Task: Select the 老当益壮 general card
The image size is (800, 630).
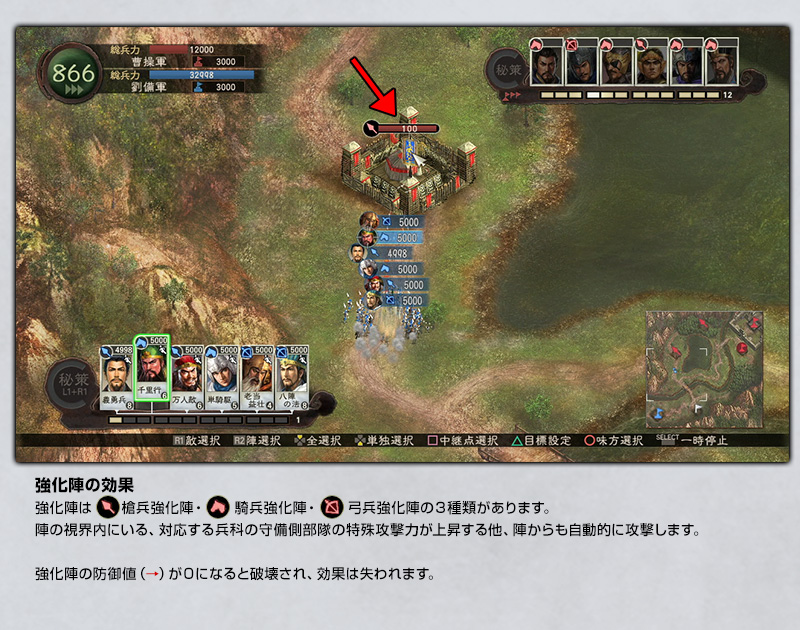Action: (257, 377)
